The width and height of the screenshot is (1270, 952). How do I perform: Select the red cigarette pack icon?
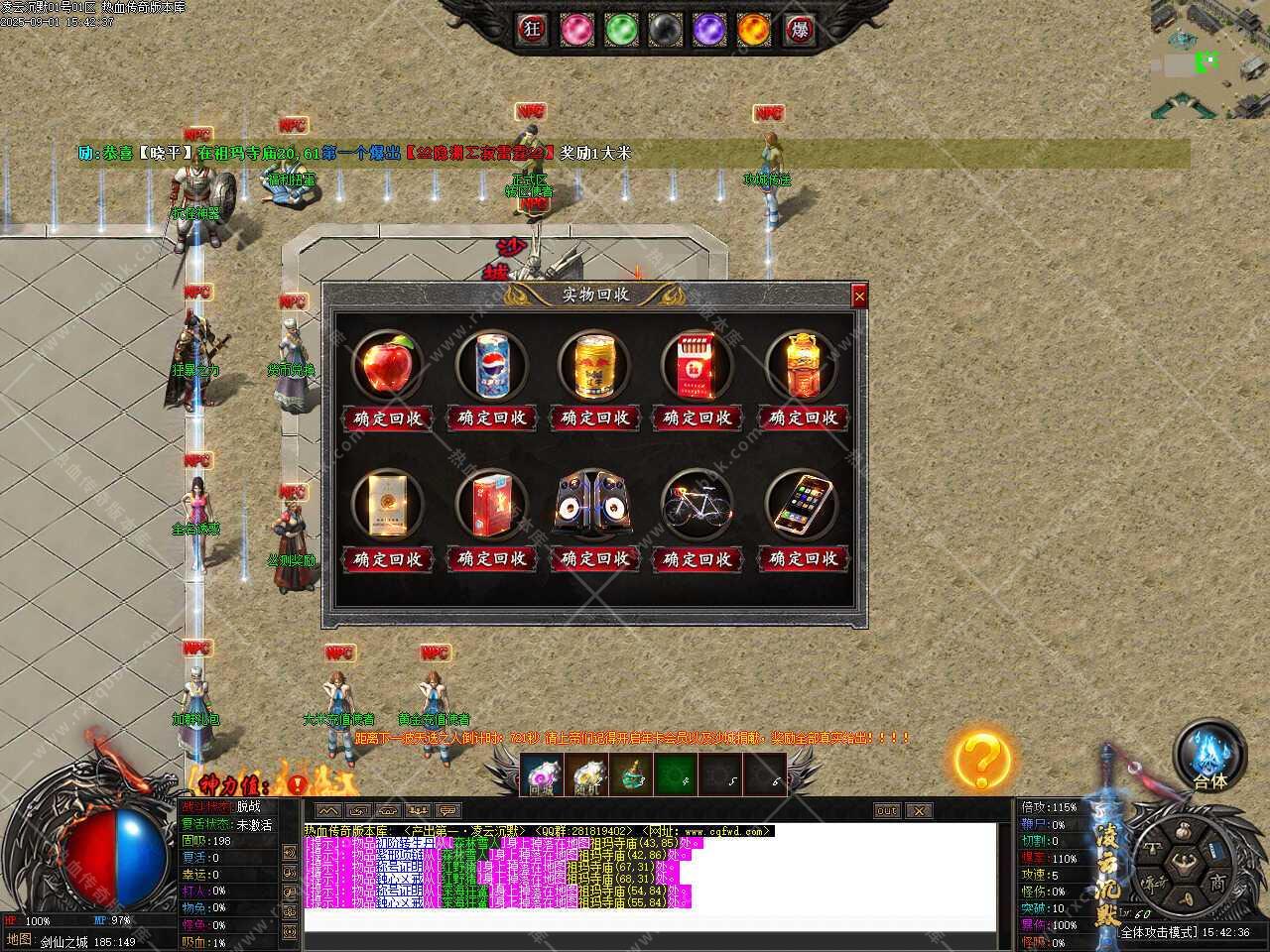pos(698,365)
